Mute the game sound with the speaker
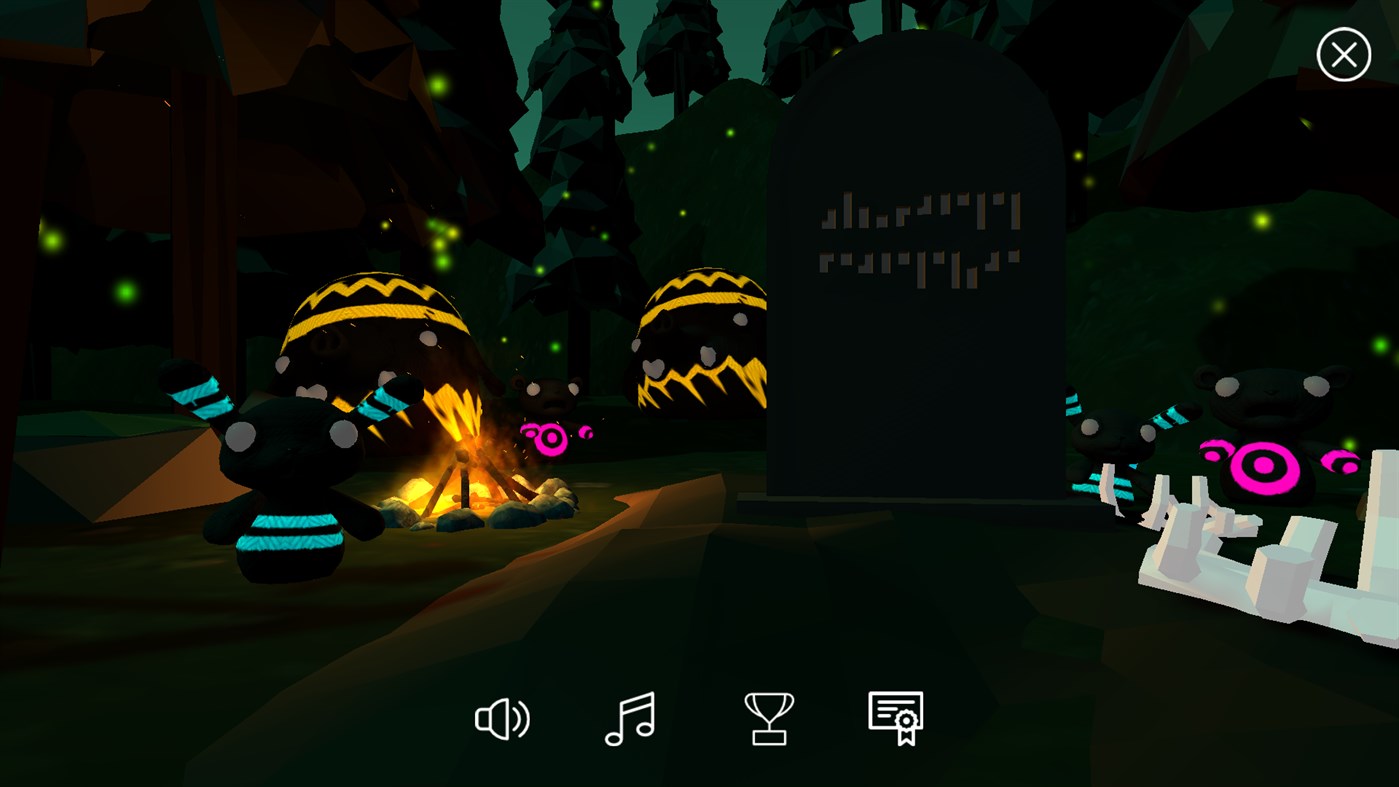Image resolution: width=1399 pixels, height=787 pixels. [502, 718]
